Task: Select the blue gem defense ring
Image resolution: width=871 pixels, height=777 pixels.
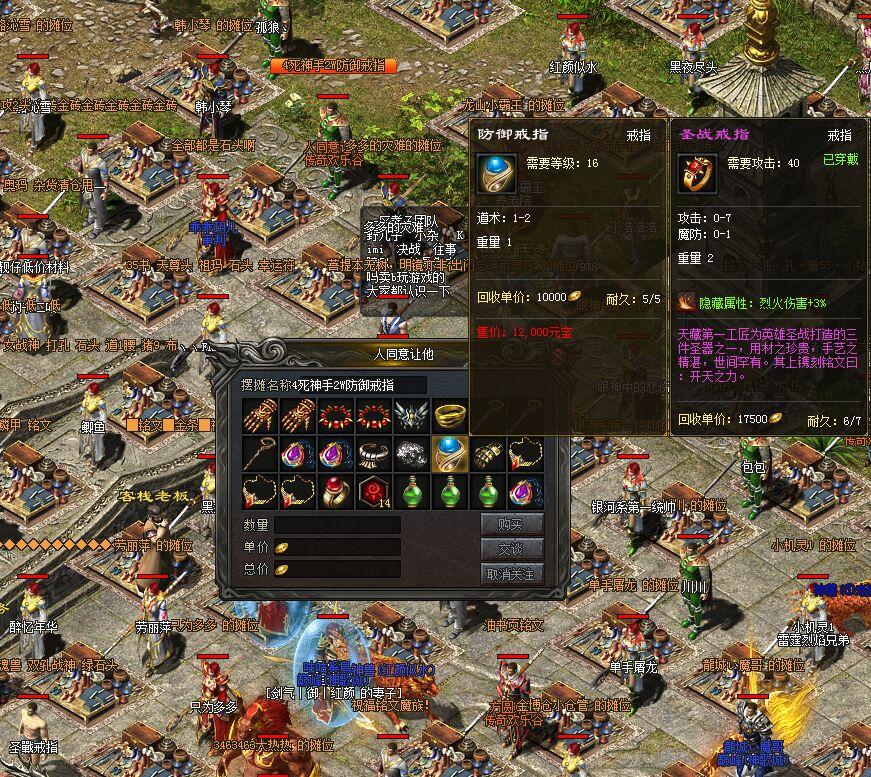Action: pos(448,453)
